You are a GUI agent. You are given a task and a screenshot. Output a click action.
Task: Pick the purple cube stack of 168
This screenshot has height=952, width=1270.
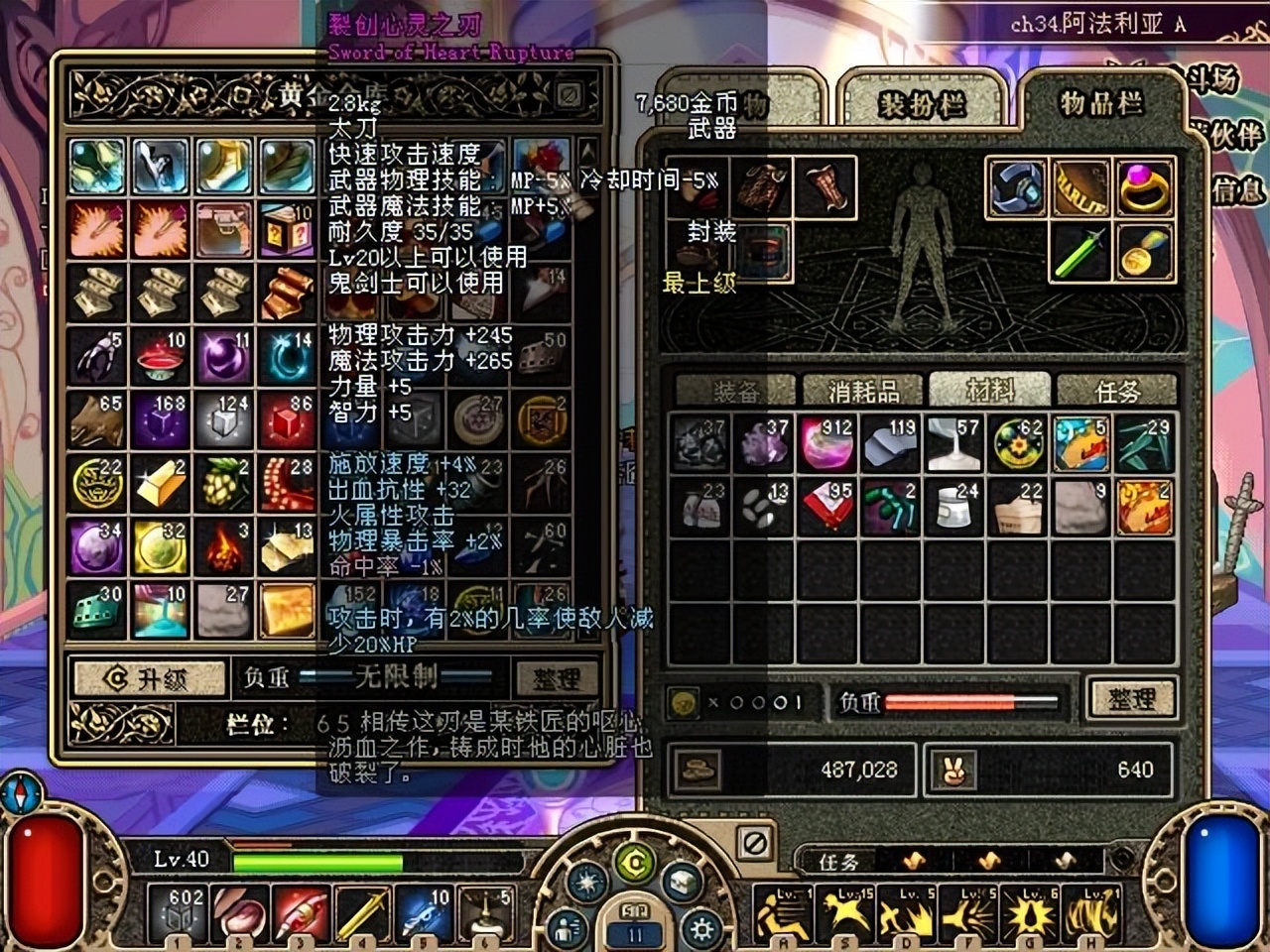pyautogui.click(x=161, y=419)
